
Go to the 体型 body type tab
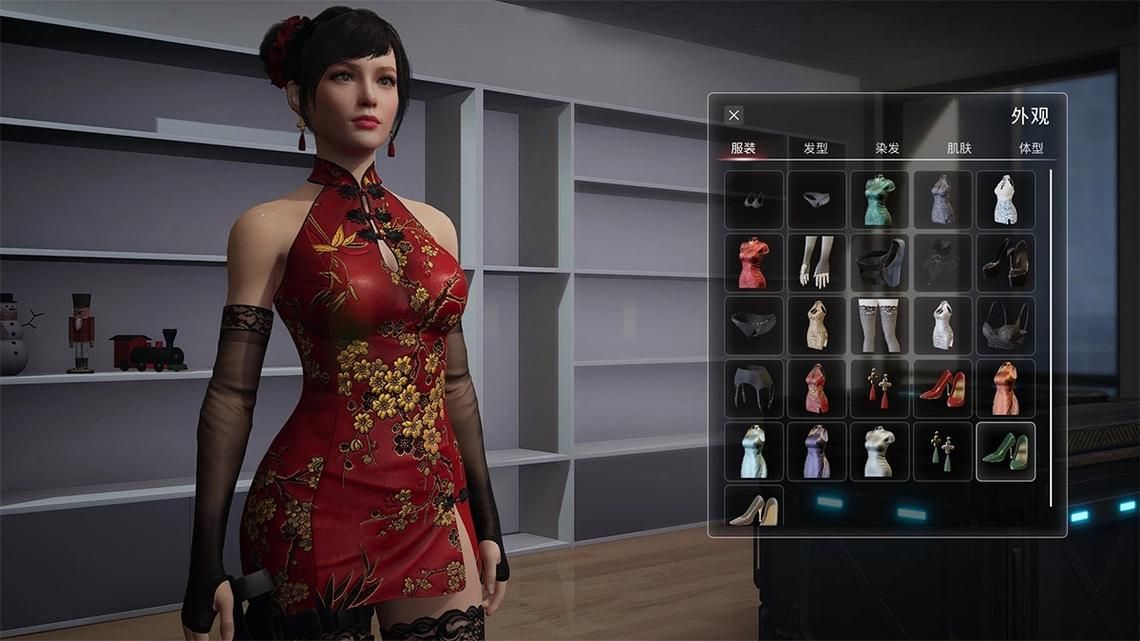[1031, 148]
